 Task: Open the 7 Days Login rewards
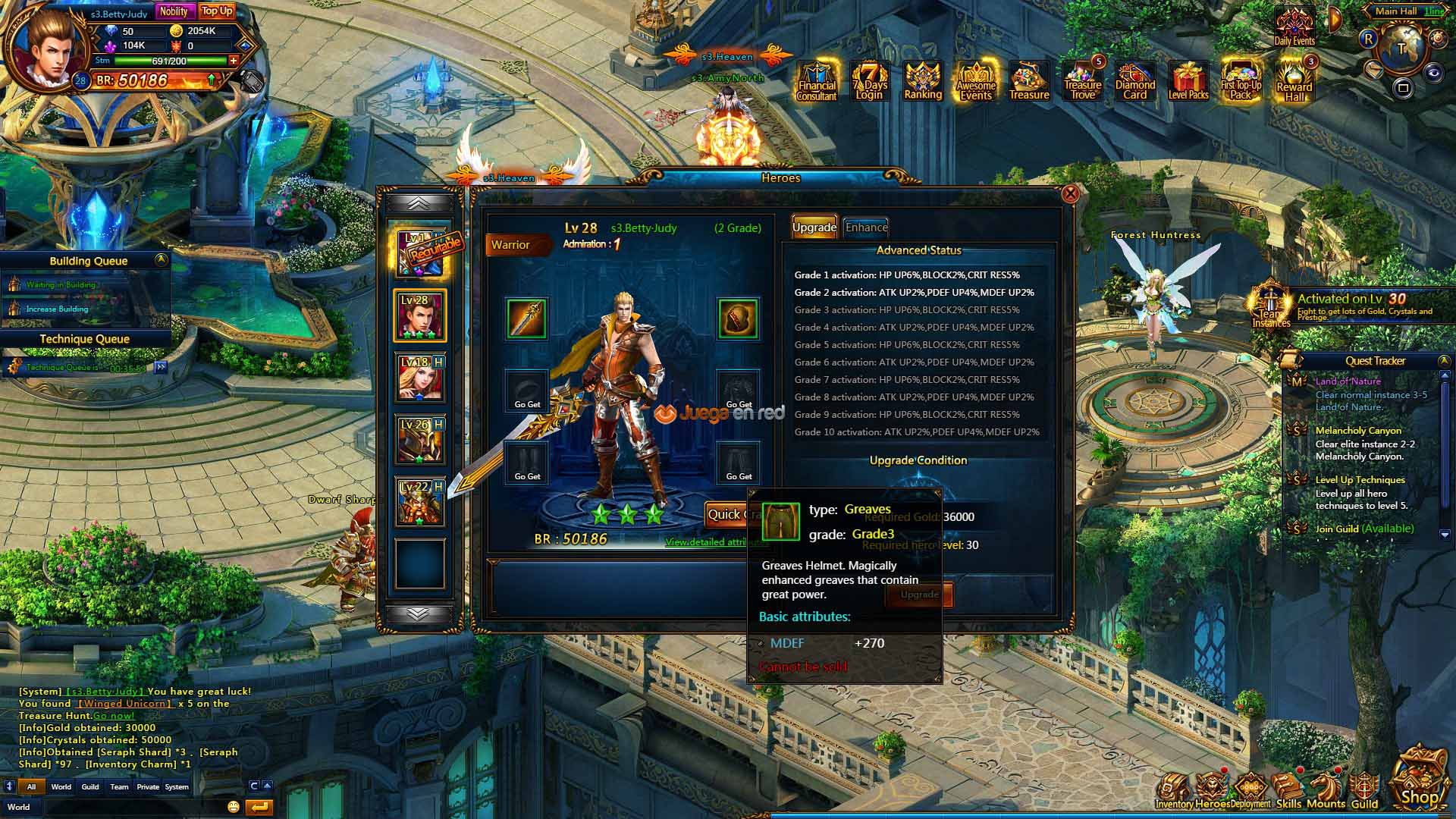(x=870, y=81)
